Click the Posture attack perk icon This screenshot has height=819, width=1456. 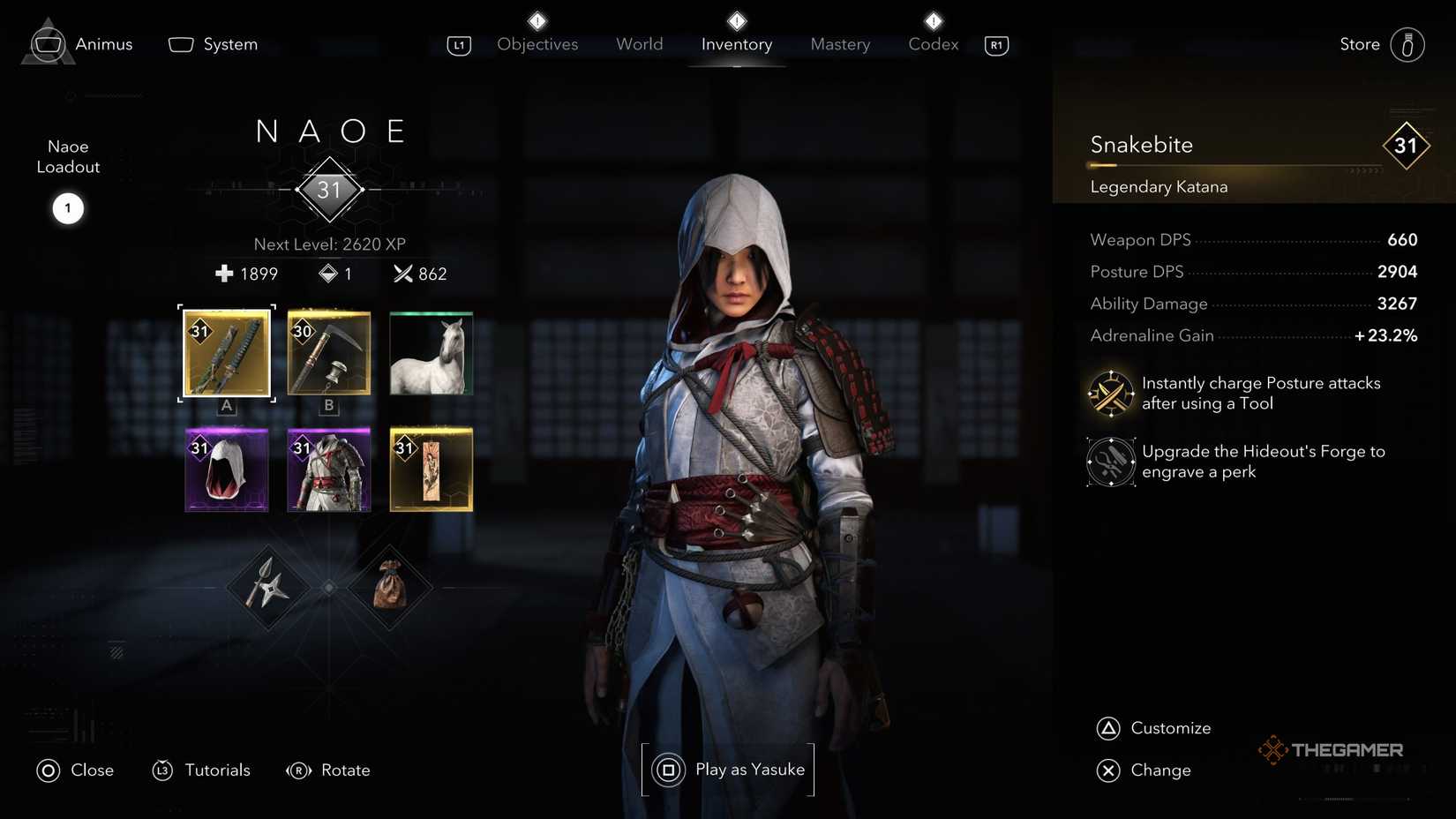pyautogui.click(x=1110, y=393)
